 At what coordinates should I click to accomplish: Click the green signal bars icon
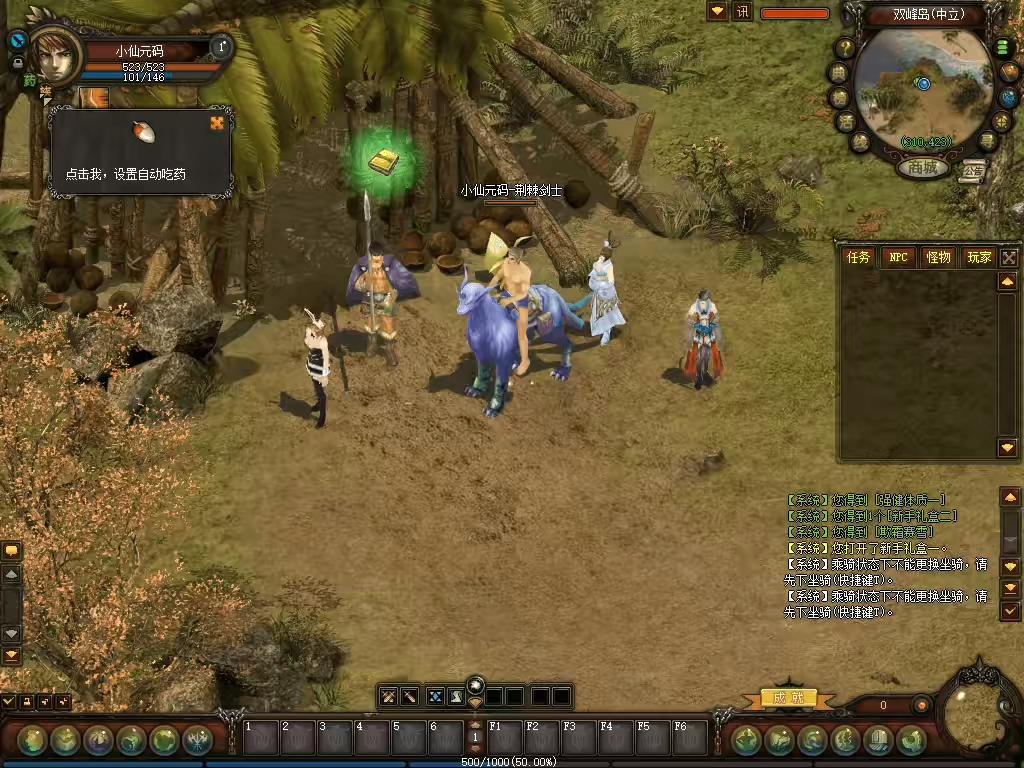pos(1002,48)
